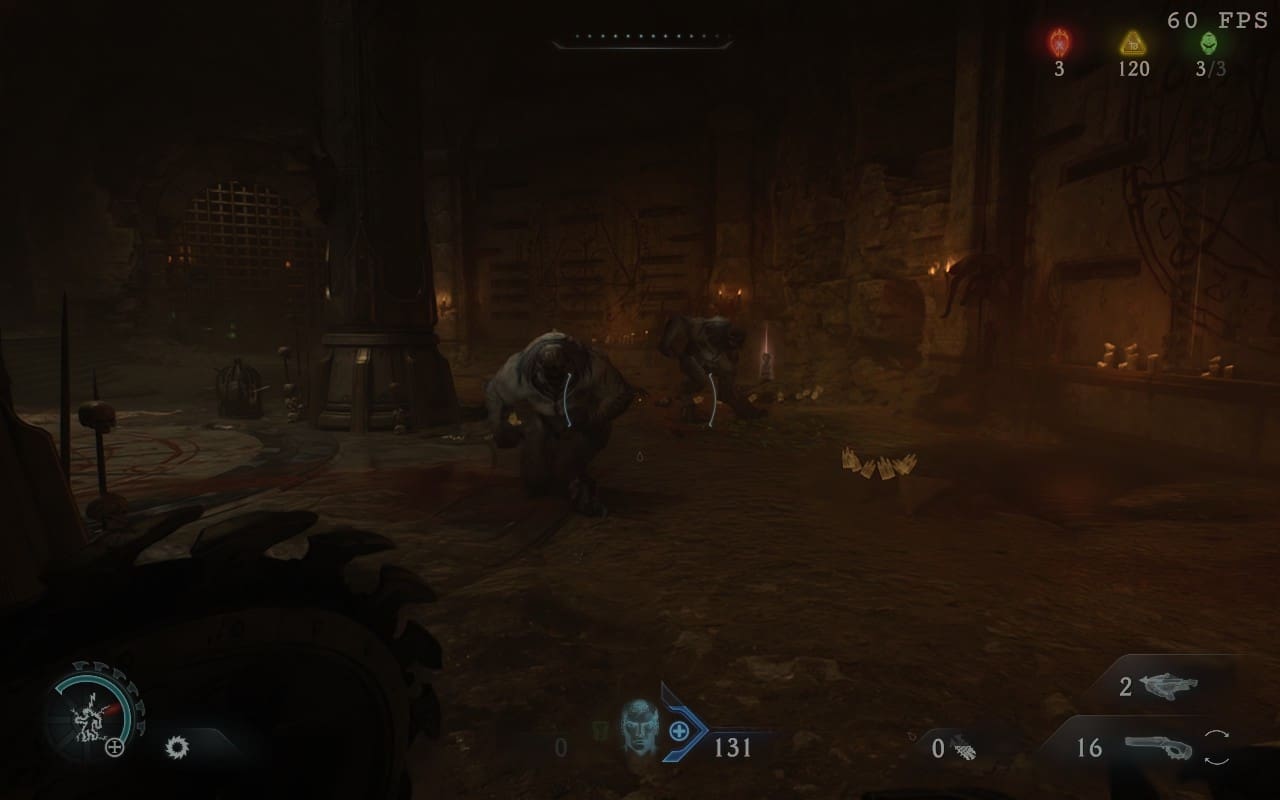Click the claw ammo icon

(x=965, y=748)
